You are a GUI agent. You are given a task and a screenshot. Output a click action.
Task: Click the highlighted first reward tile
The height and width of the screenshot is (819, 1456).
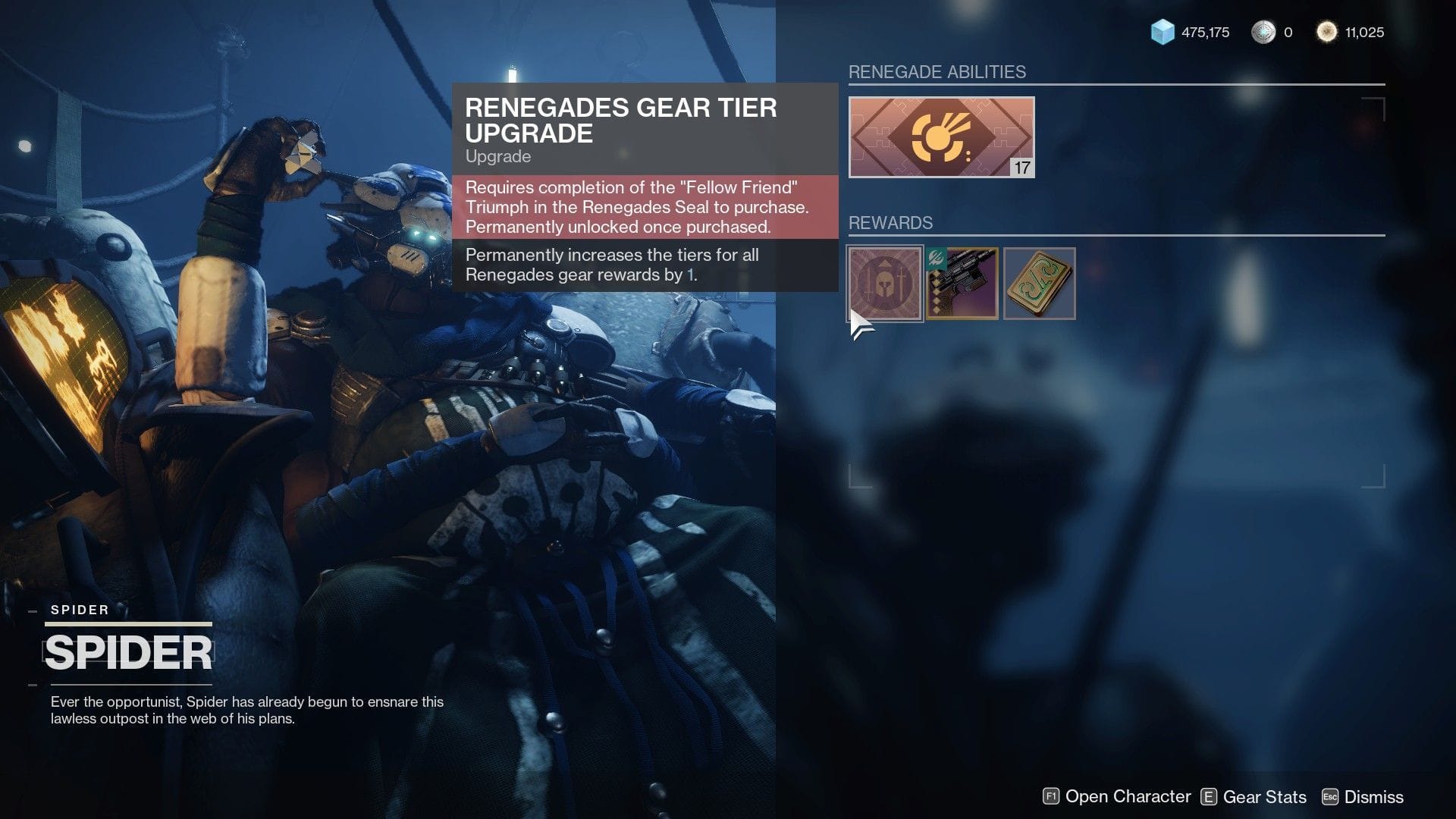click(x=883, y=284)
